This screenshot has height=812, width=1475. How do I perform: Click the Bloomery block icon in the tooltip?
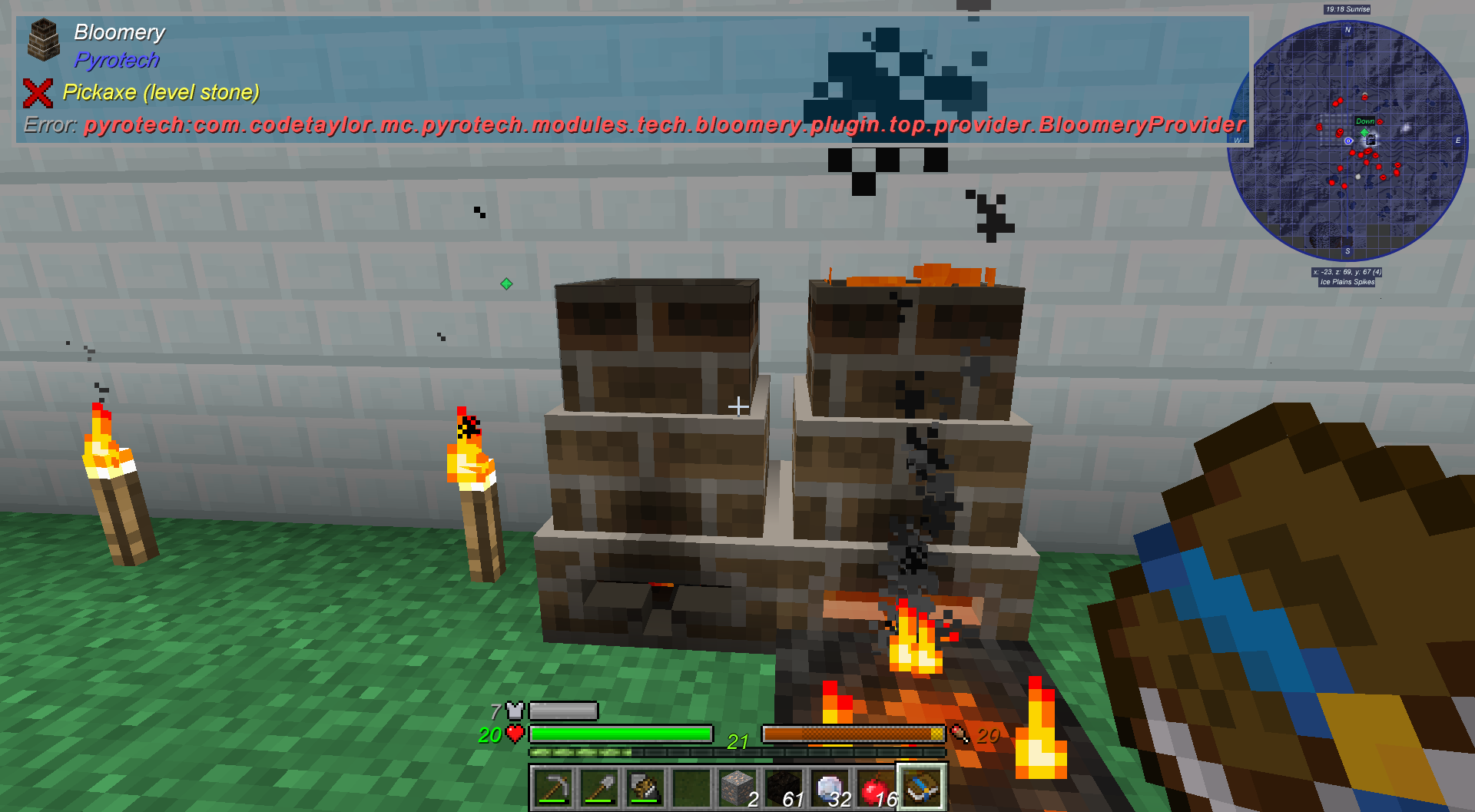click(44, 41)
